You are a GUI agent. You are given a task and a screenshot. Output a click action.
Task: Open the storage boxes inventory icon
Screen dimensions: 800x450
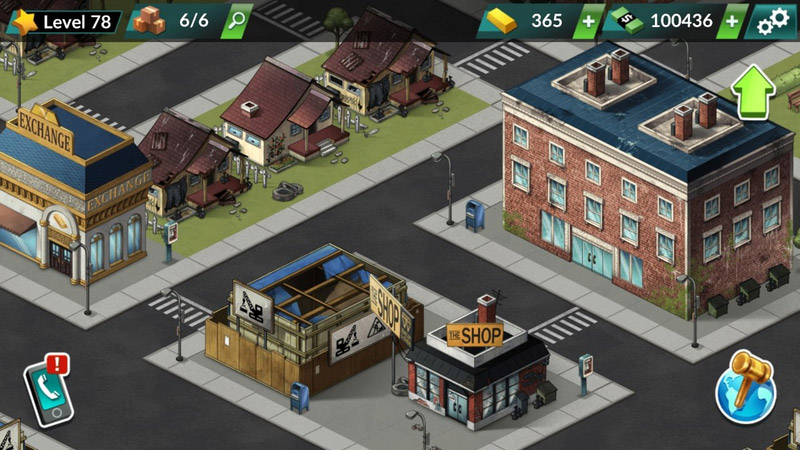tap(149, 21)
